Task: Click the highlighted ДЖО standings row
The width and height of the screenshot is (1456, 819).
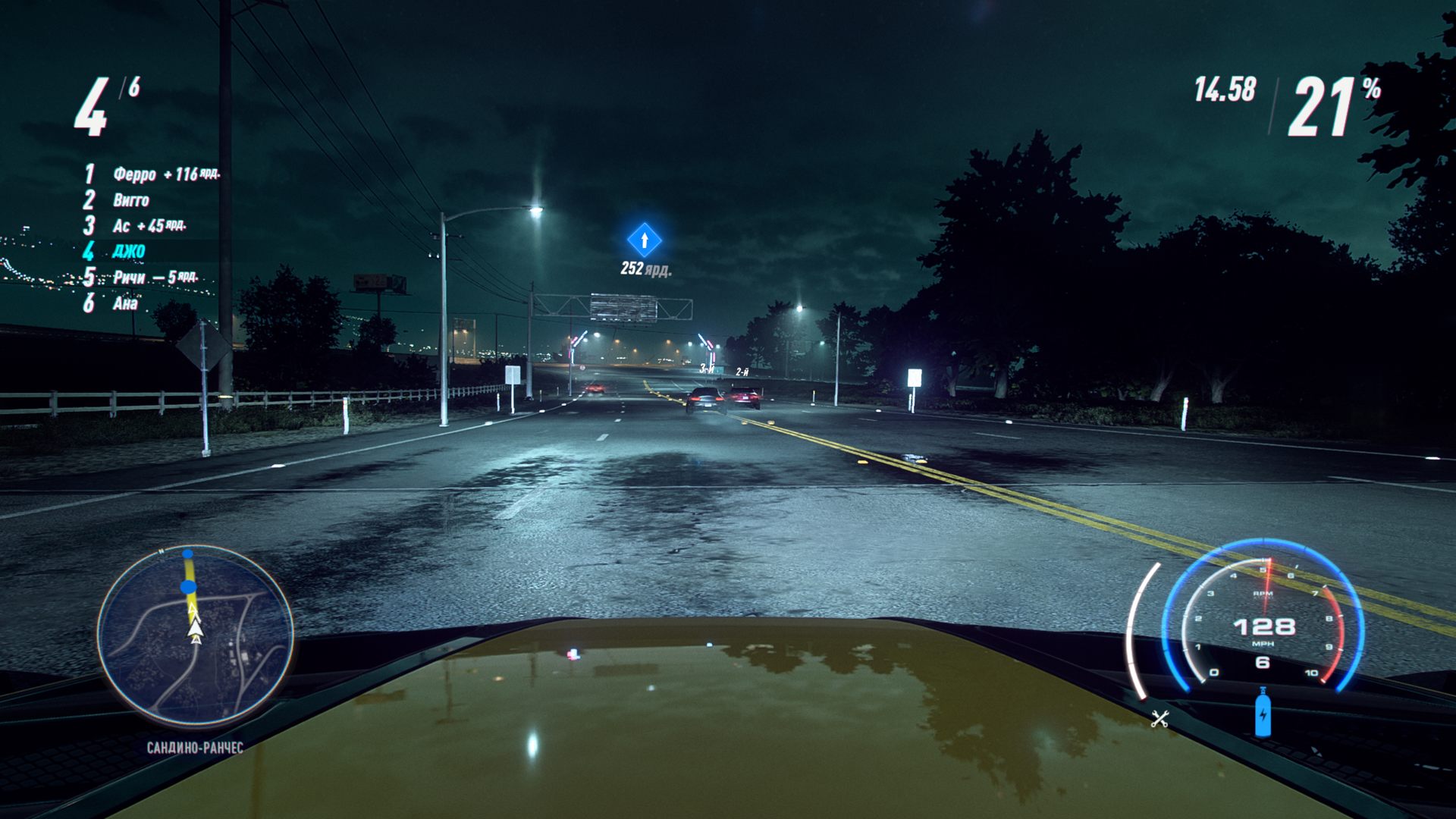Action: [x=129, y=251]
